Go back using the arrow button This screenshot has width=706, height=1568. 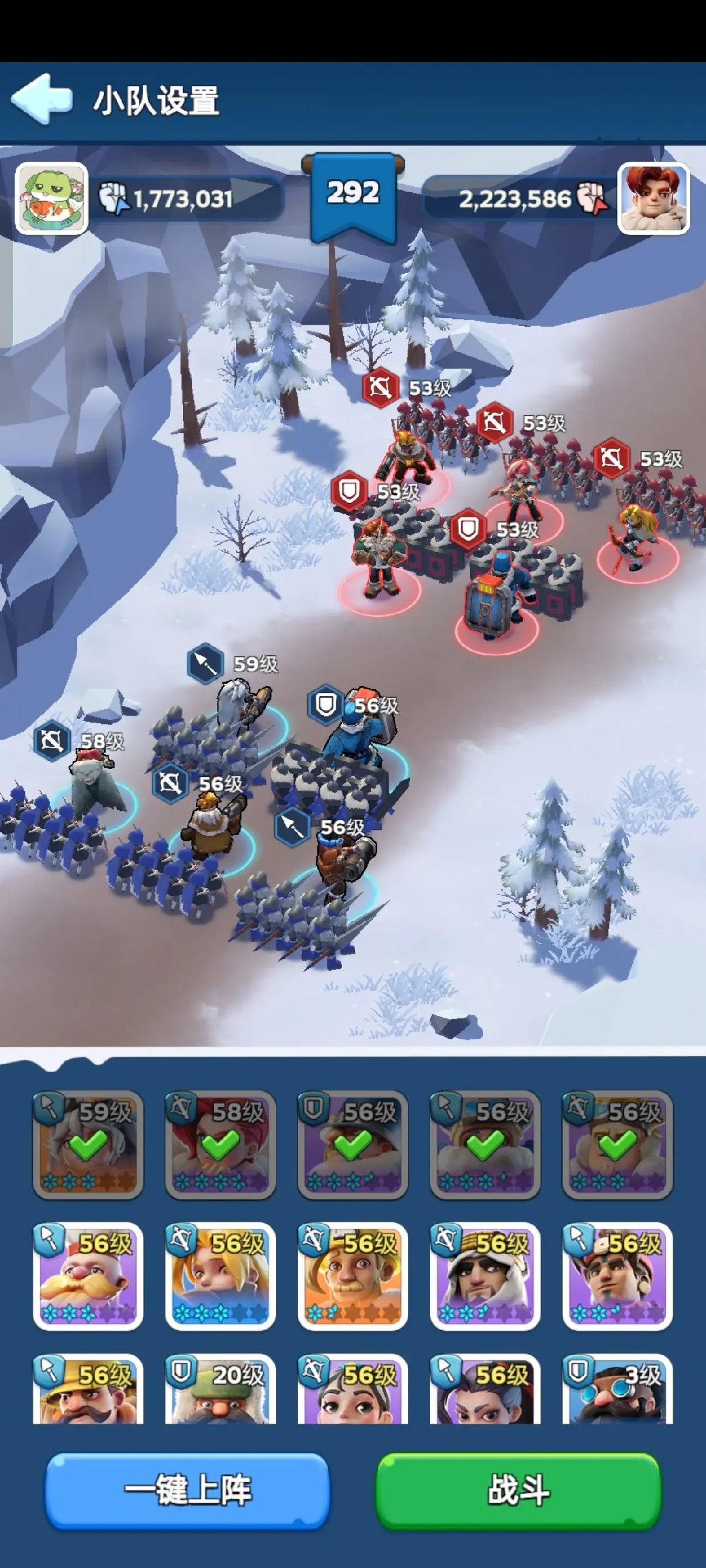tap(42, 99)
